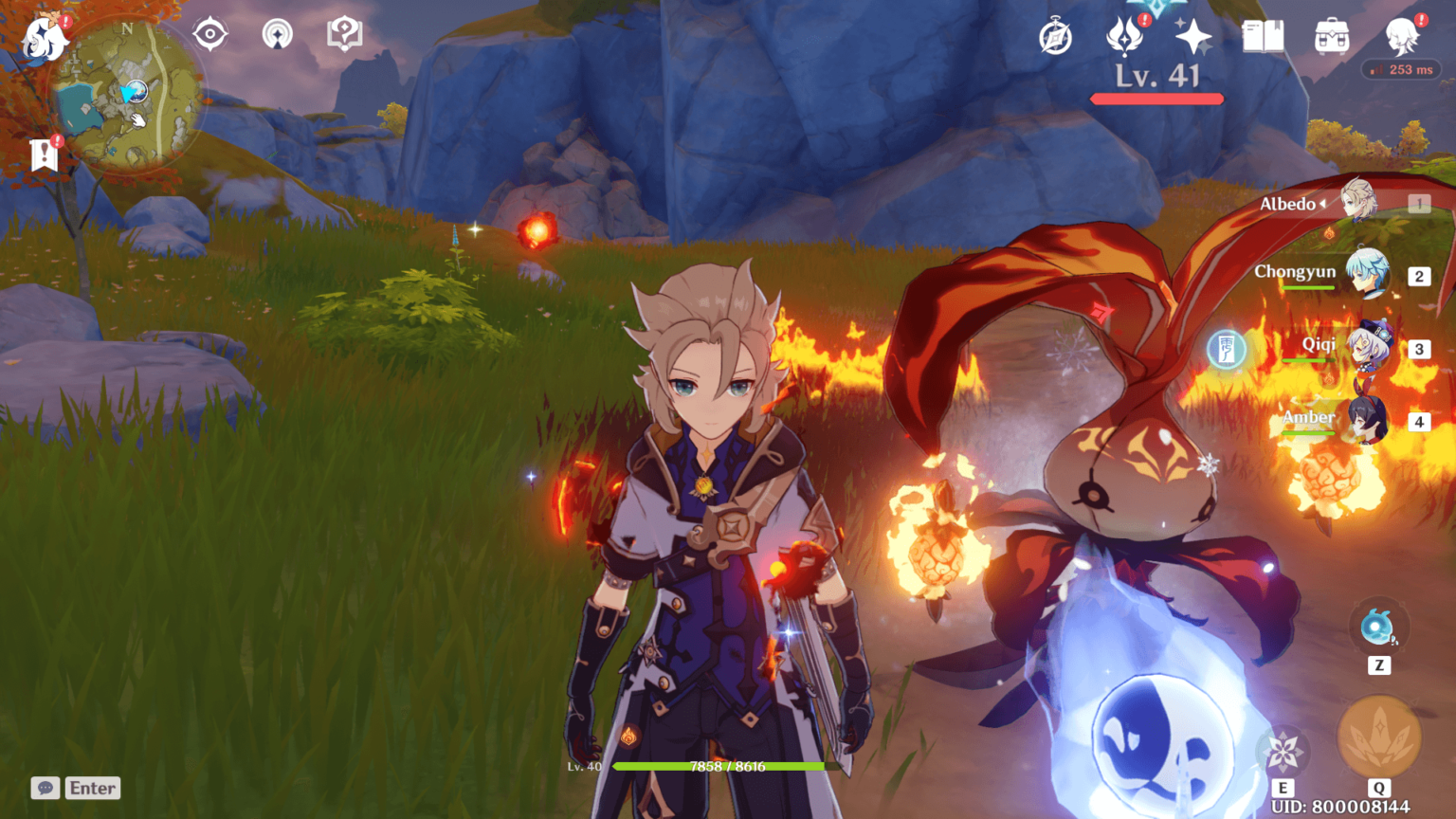Open the Wish four-pointed star icon
Screen dimensions: 1456x819
(1192, 38)
